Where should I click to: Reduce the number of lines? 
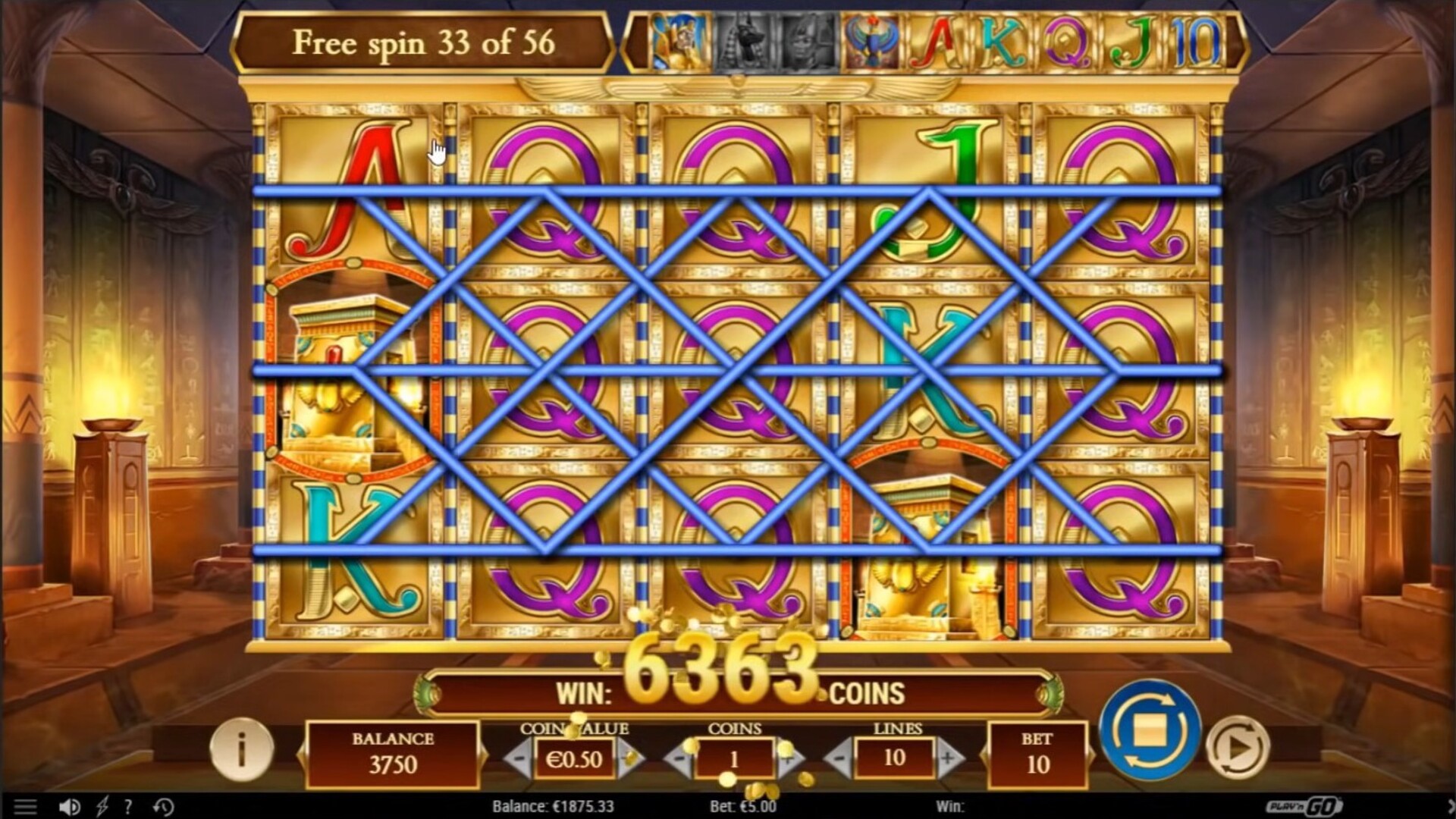pos(839,758)
